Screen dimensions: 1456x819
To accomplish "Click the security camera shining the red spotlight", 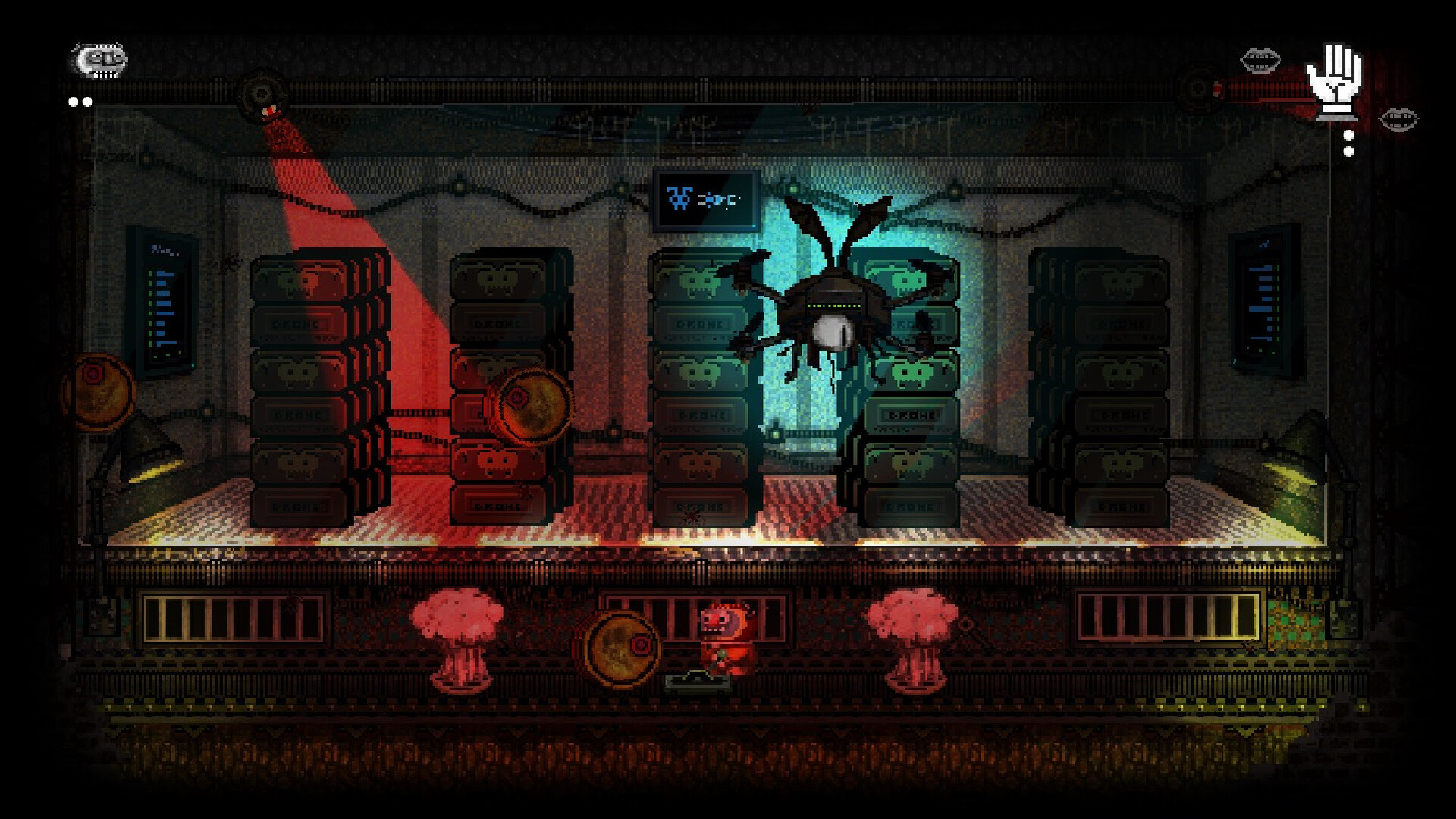I will [262, 93].
